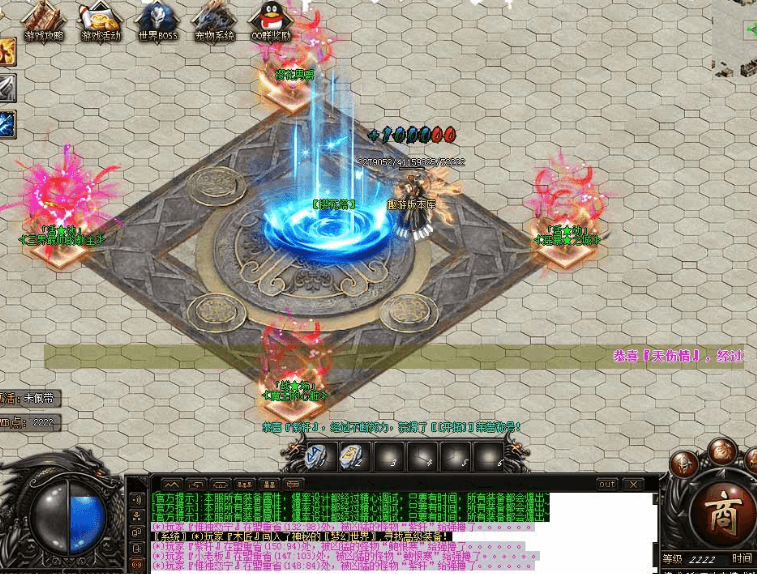Open the QQ群奖励 penguin rewards icon
The height and width of the screenshot is (574, 757).
pos(268,20)
